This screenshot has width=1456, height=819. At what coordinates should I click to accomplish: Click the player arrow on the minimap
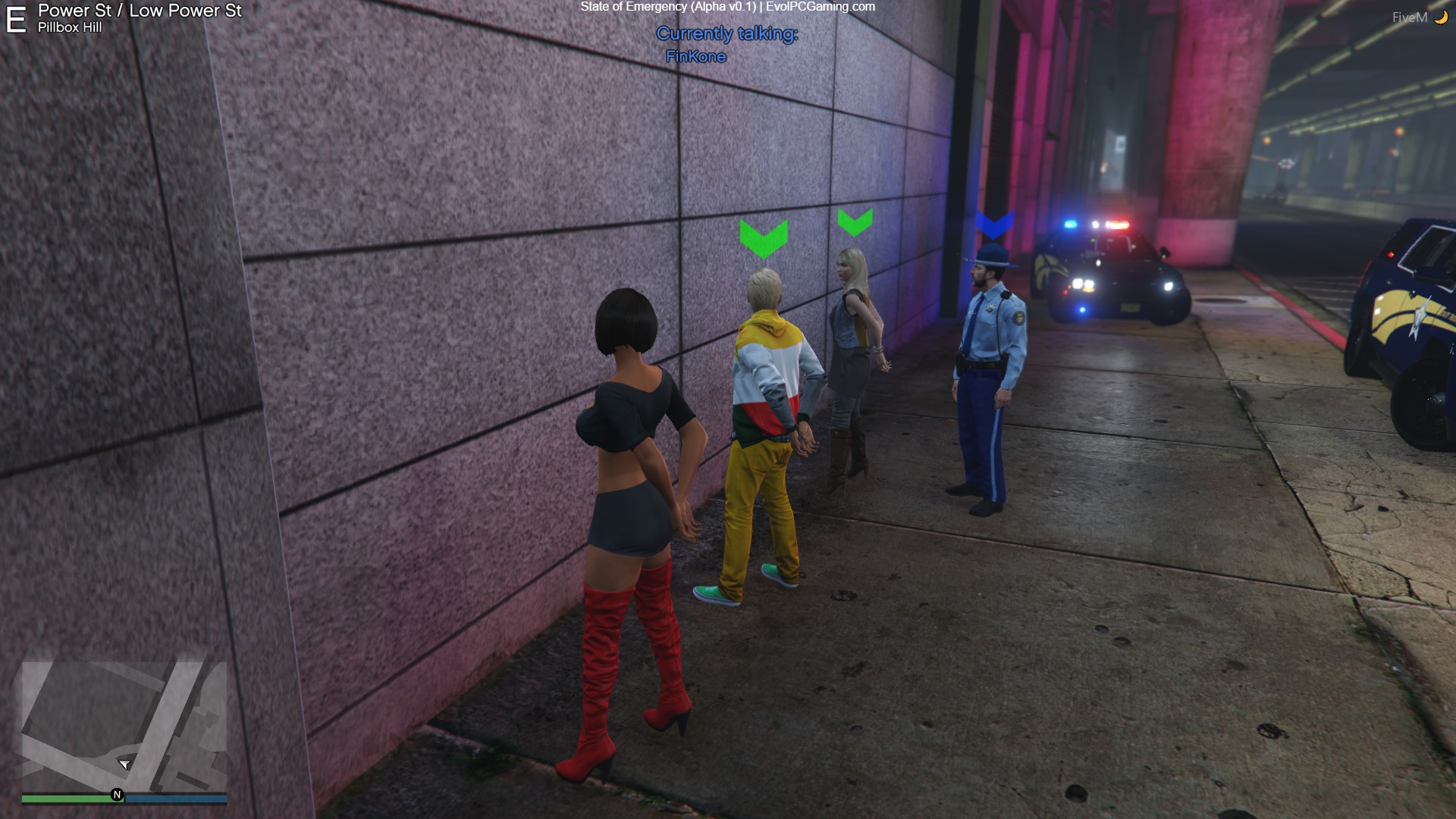(124, 764)
